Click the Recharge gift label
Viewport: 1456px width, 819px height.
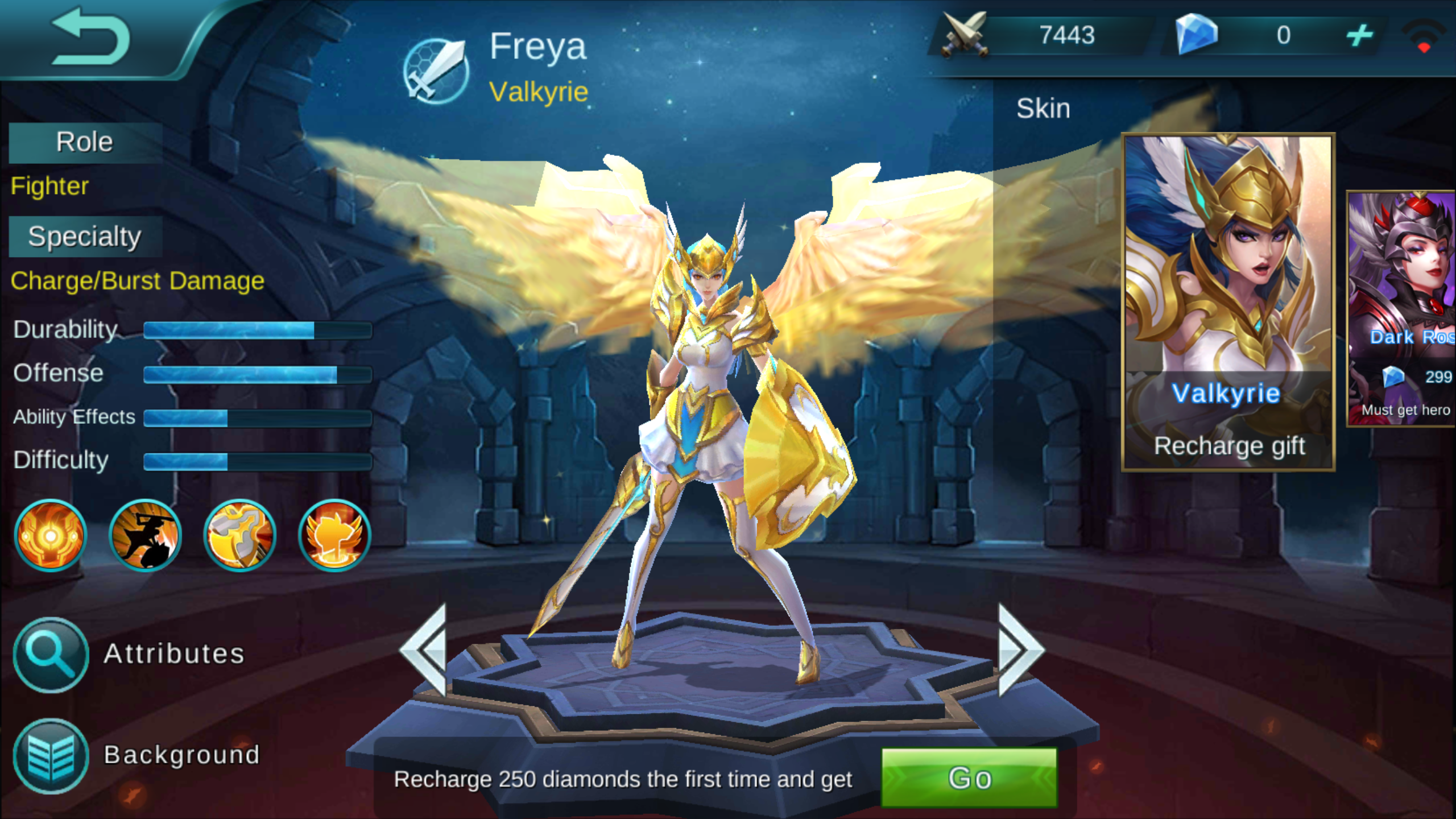click(1230, 446)
